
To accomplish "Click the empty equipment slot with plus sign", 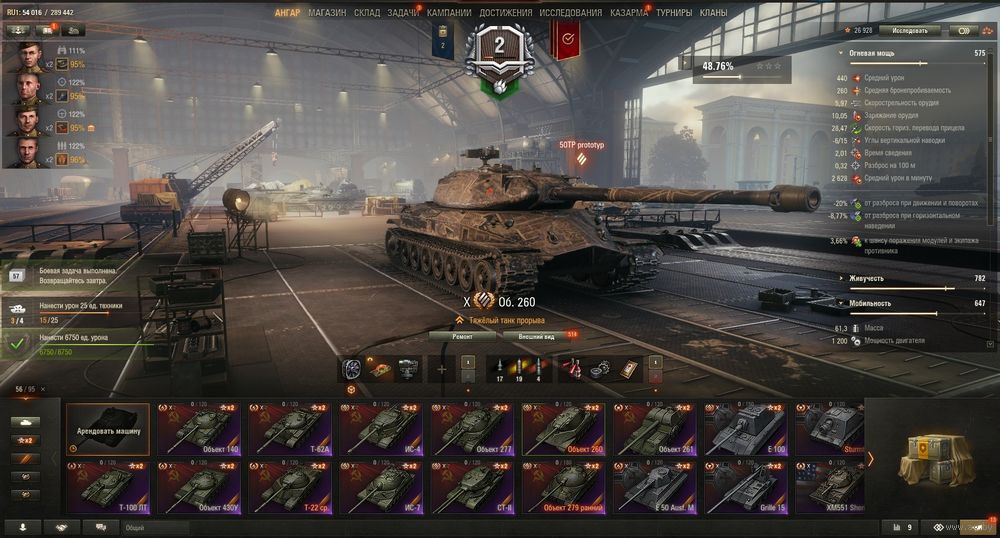I will [x=440, y=369].
